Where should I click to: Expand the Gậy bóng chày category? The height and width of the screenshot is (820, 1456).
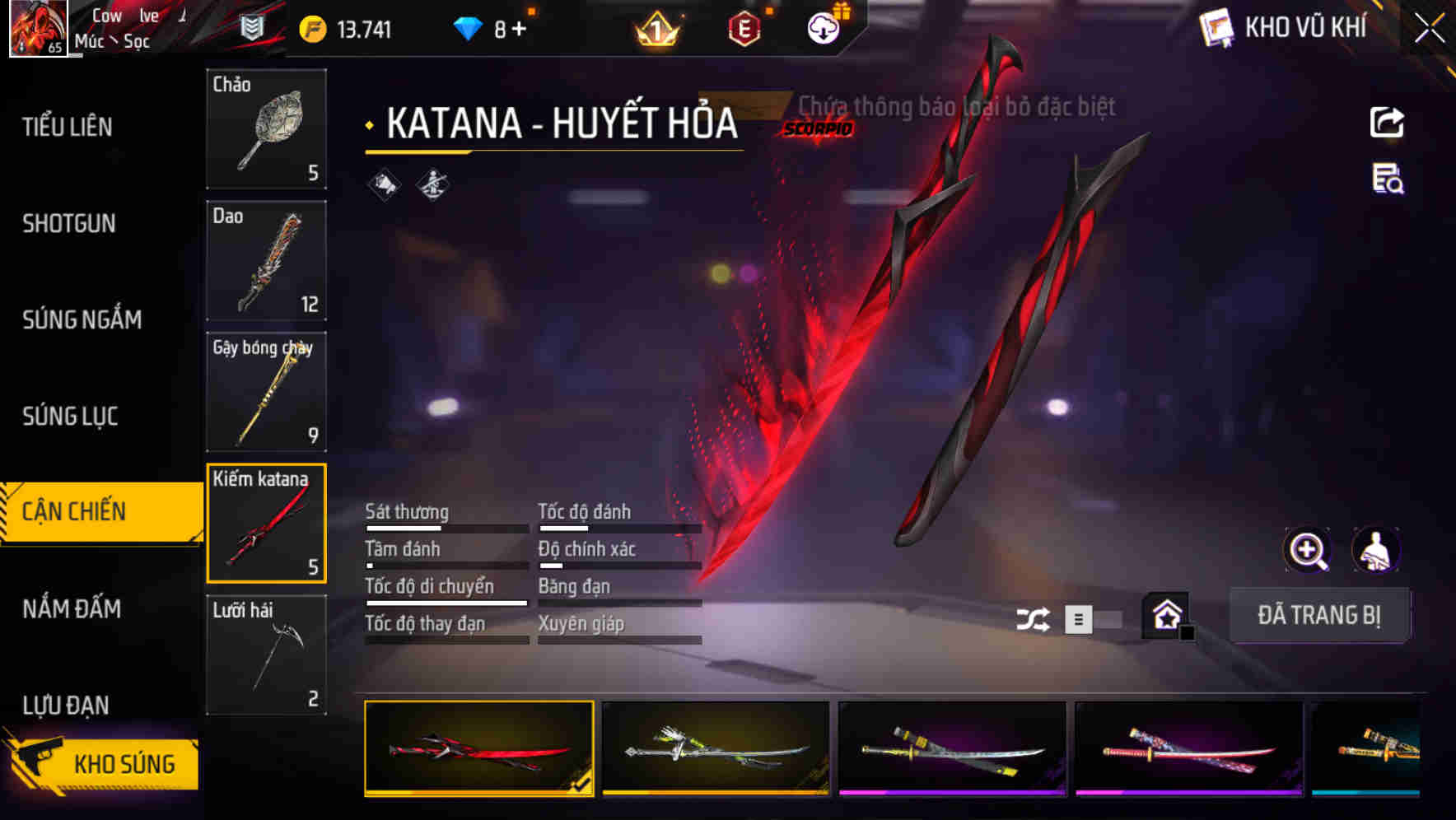[266, 392]
